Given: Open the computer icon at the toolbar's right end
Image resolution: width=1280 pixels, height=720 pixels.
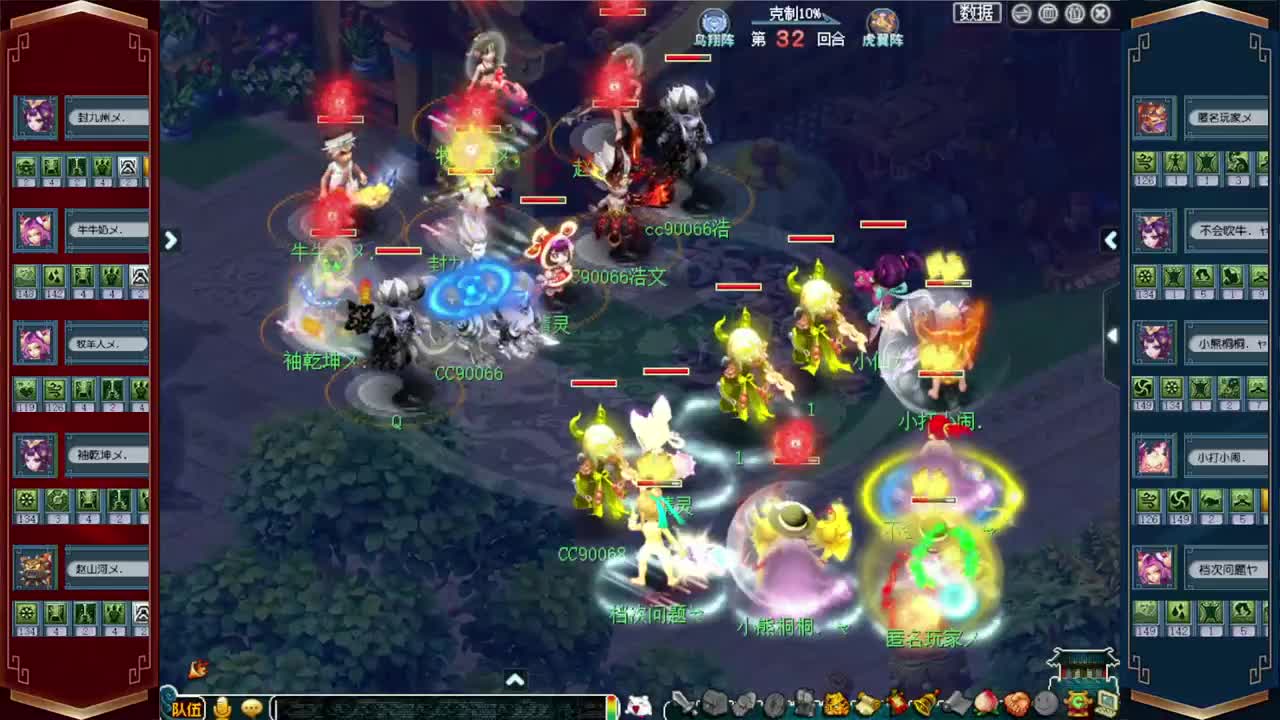Looking at the screenshot, I should [x=1108, y=700].
